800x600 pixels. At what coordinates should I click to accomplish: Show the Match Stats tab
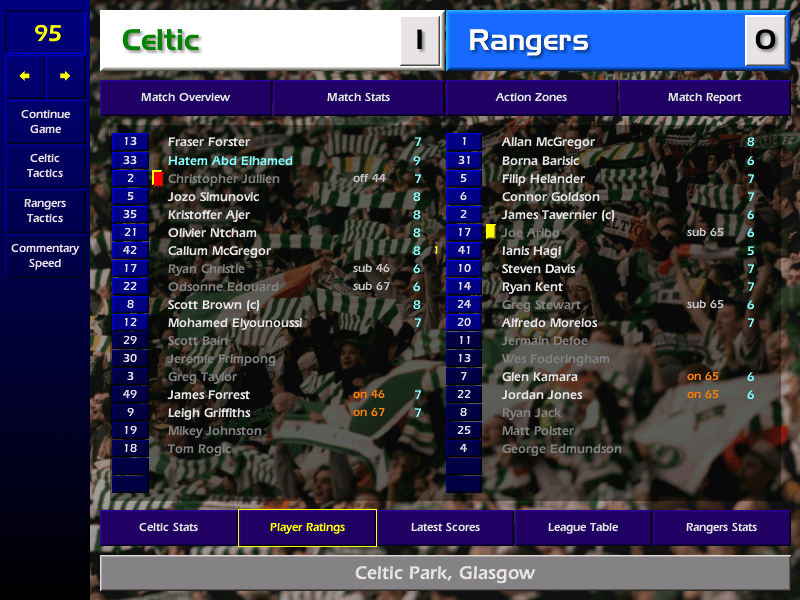[x=358, y=98]
